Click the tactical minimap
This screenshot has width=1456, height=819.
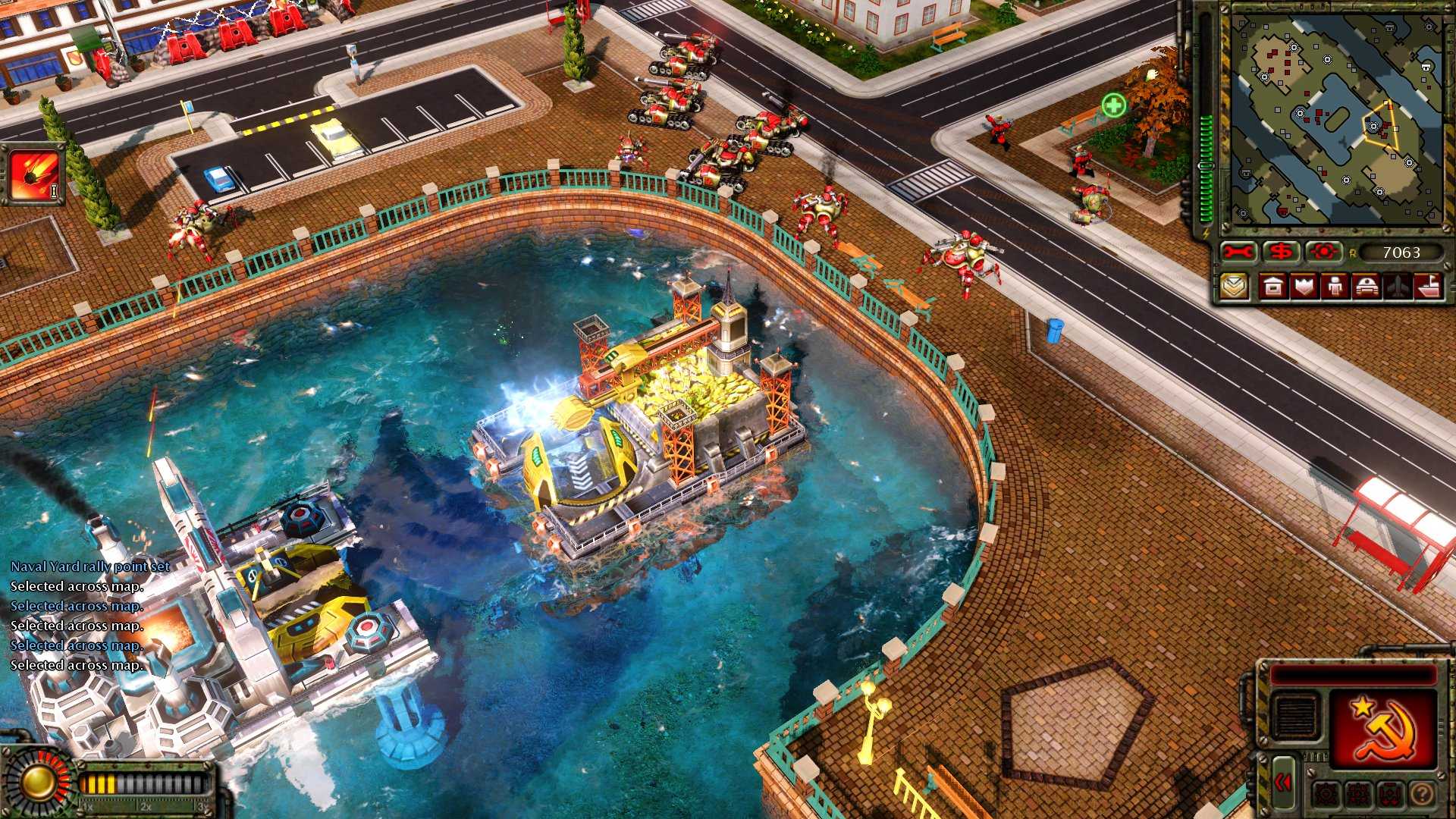pyautogui.click(x=1335, y=120)
